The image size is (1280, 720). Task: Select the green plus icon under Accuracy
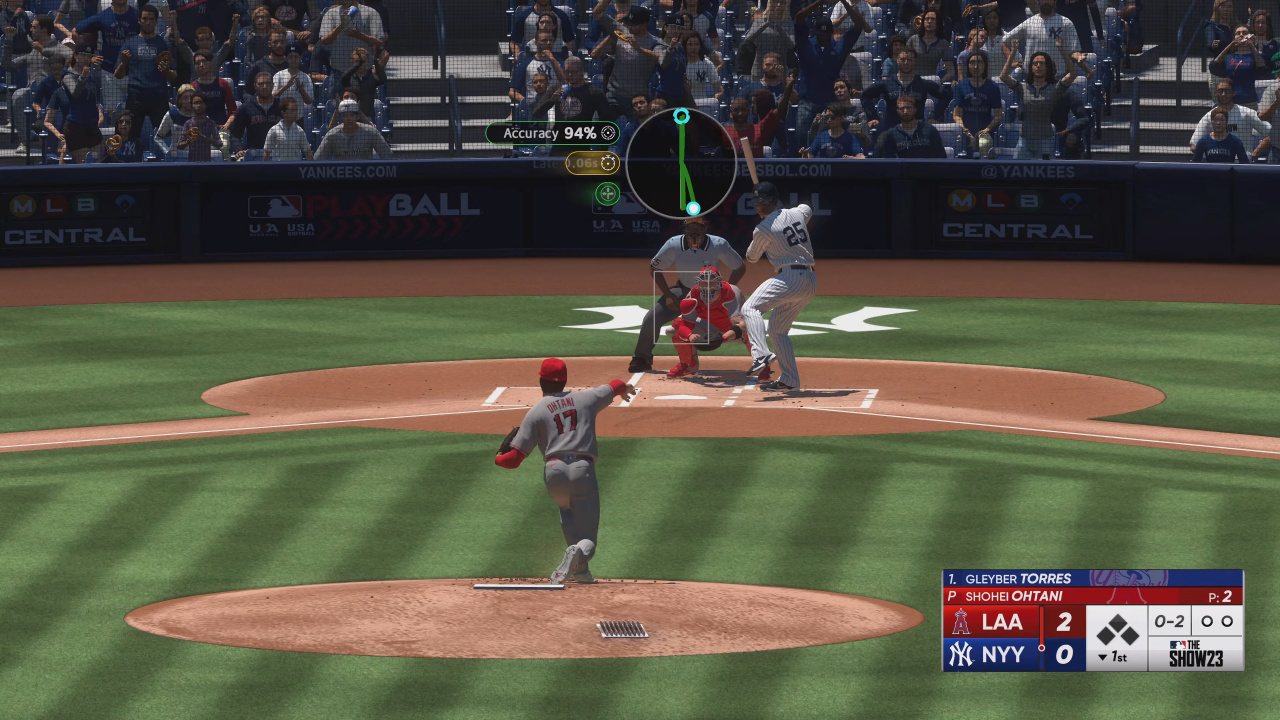pyautogui.click(x=607, y=193)
